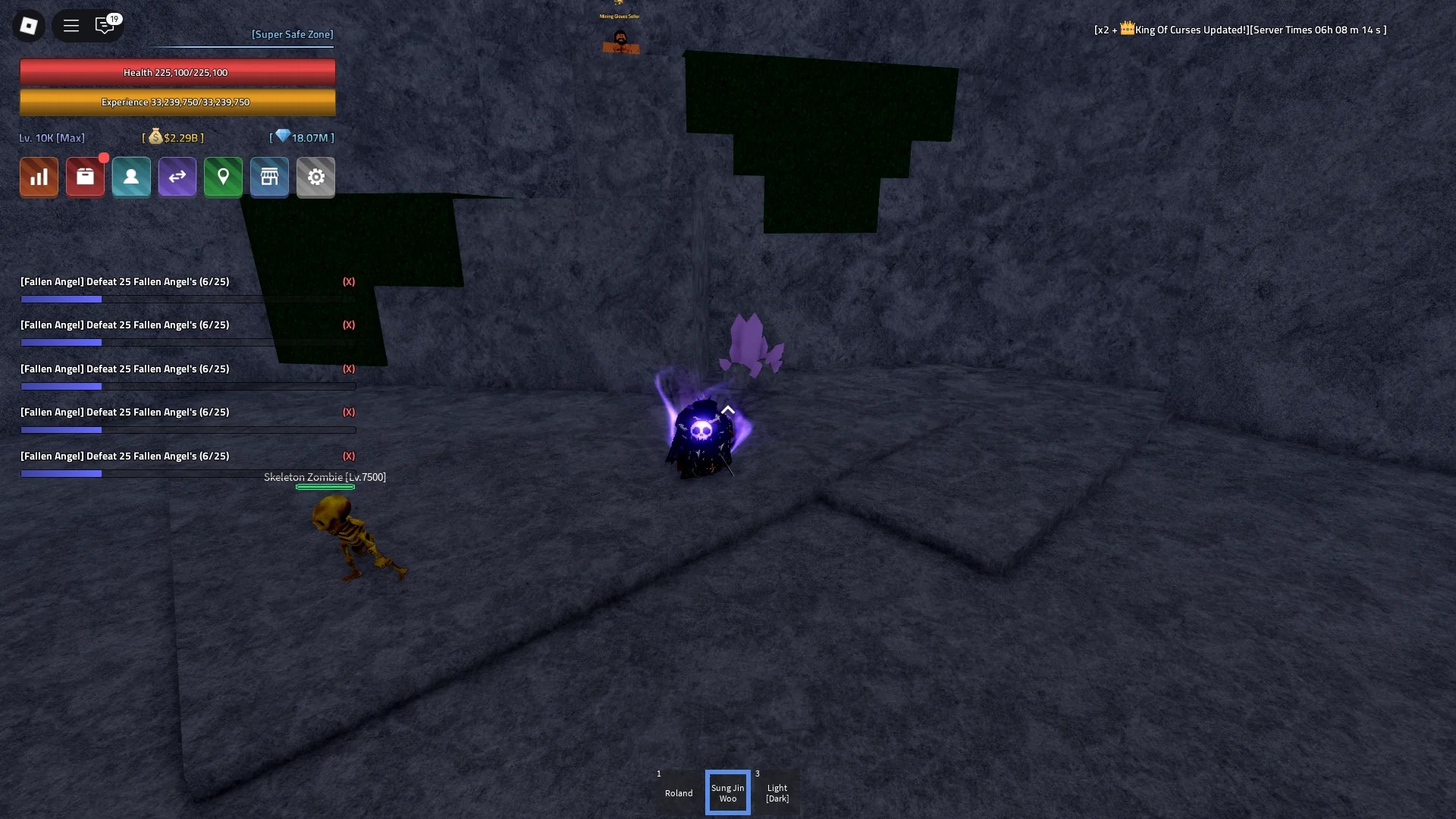This screenshot has width=1456, height=819.
Task: Click the orange Experience progress bar
Action: tap(177, 102)
